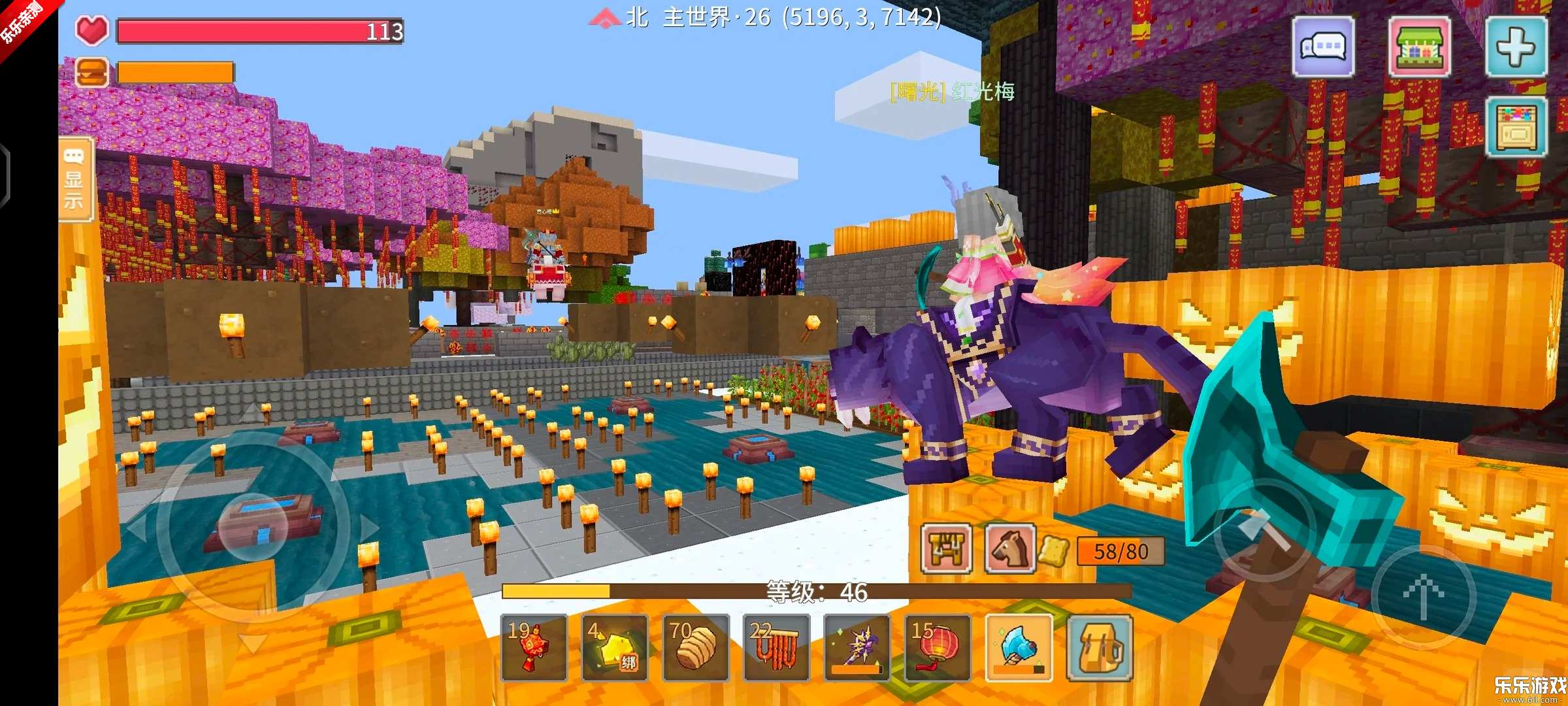Select the red lantern hotbar slot

[x=938, y=647]
